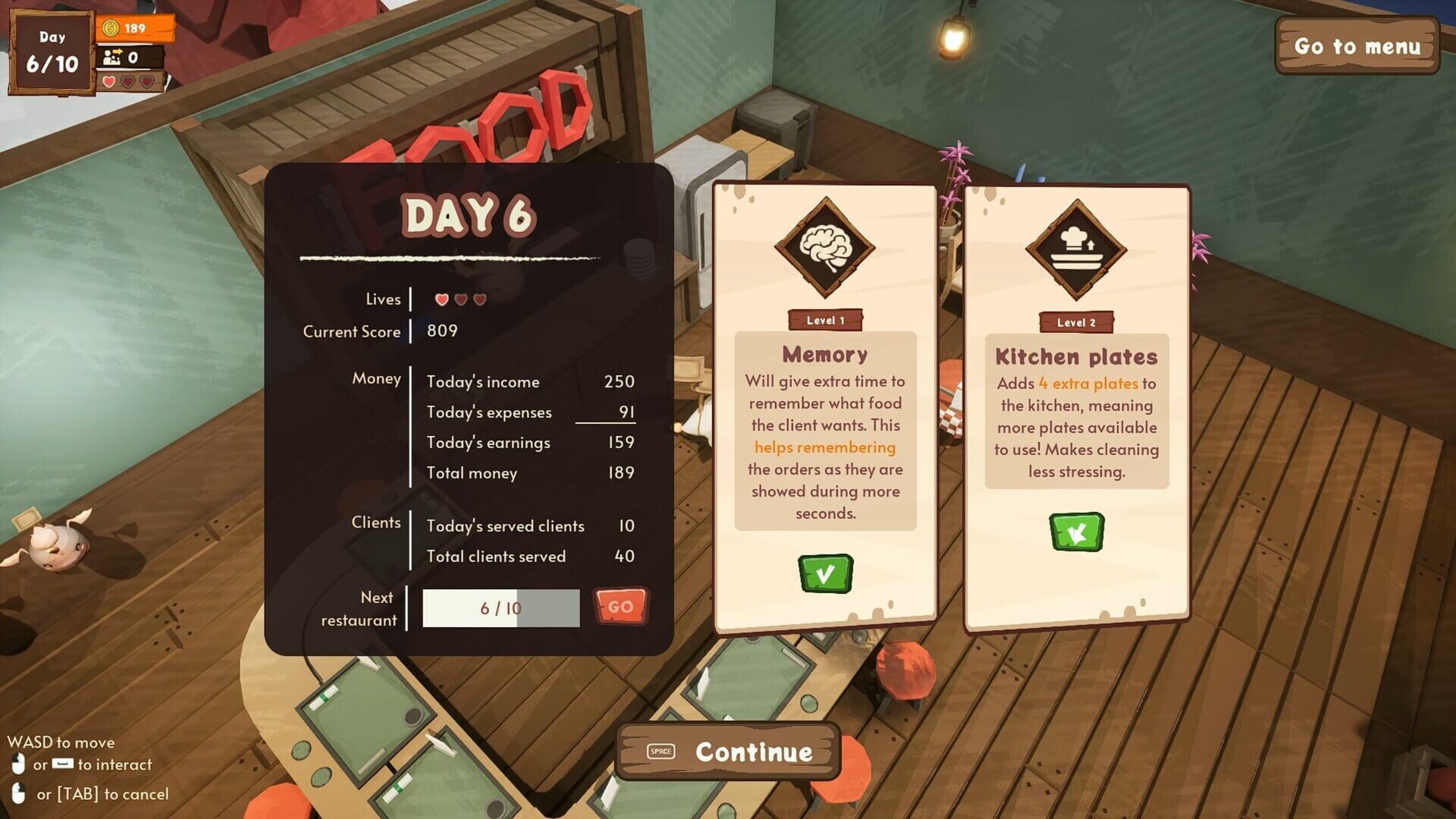
Task: Click the Level 1 banner on Memory card
Action: click(x=825, y=320)
